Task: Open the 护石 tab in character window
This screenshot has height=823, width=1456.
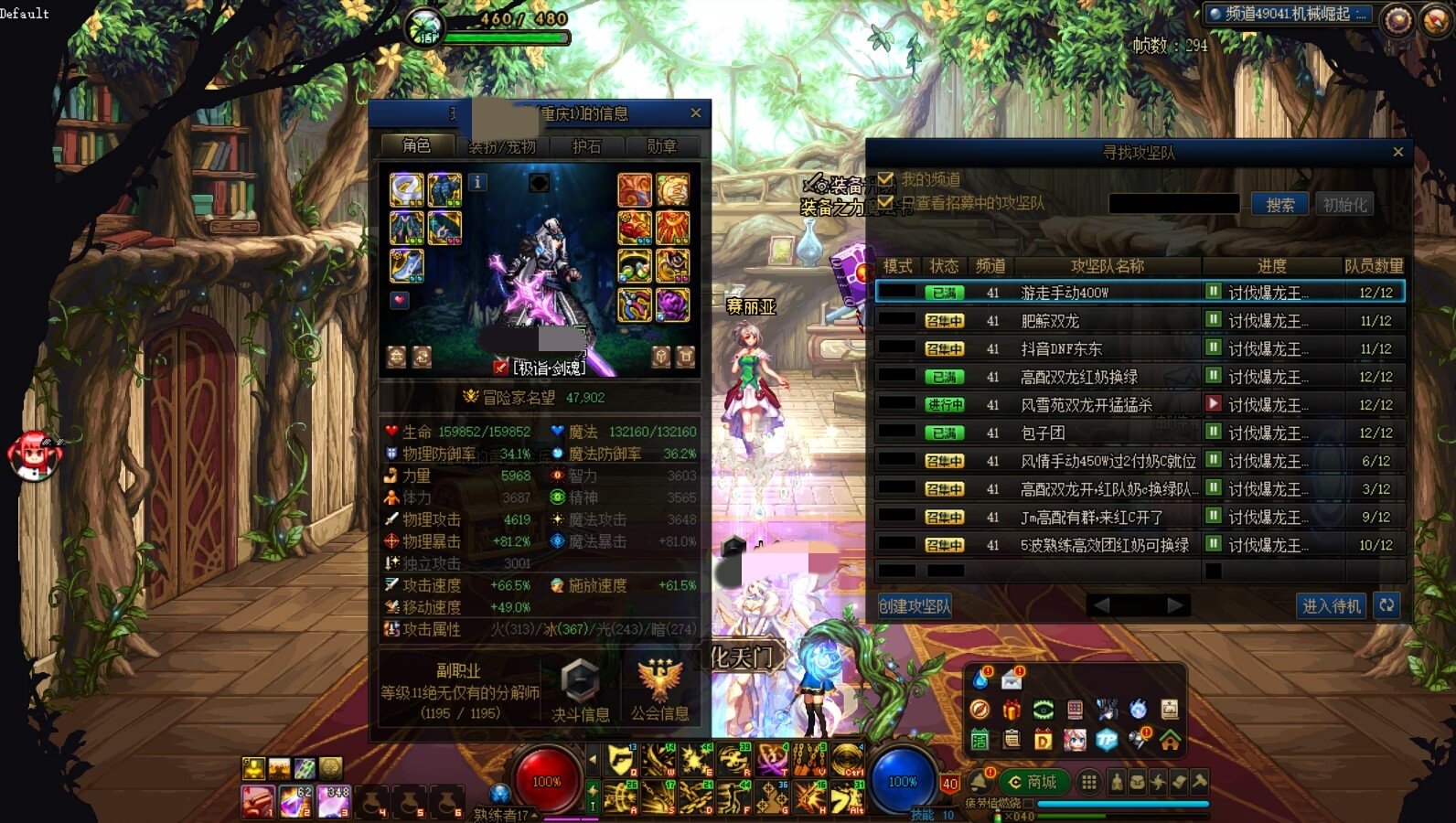Action: tap(588, 146)
